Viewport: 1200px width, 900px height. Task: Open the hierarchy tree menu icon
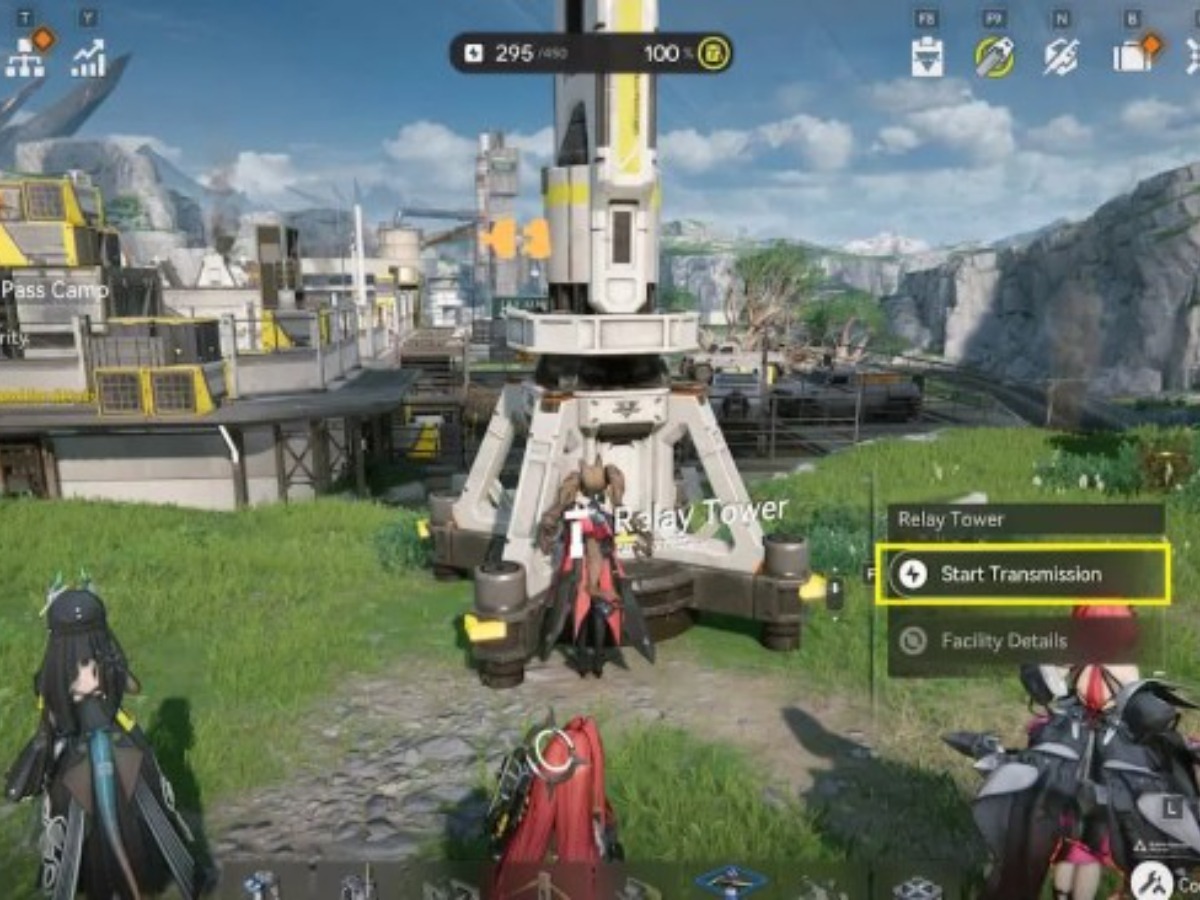pos(24,58)
